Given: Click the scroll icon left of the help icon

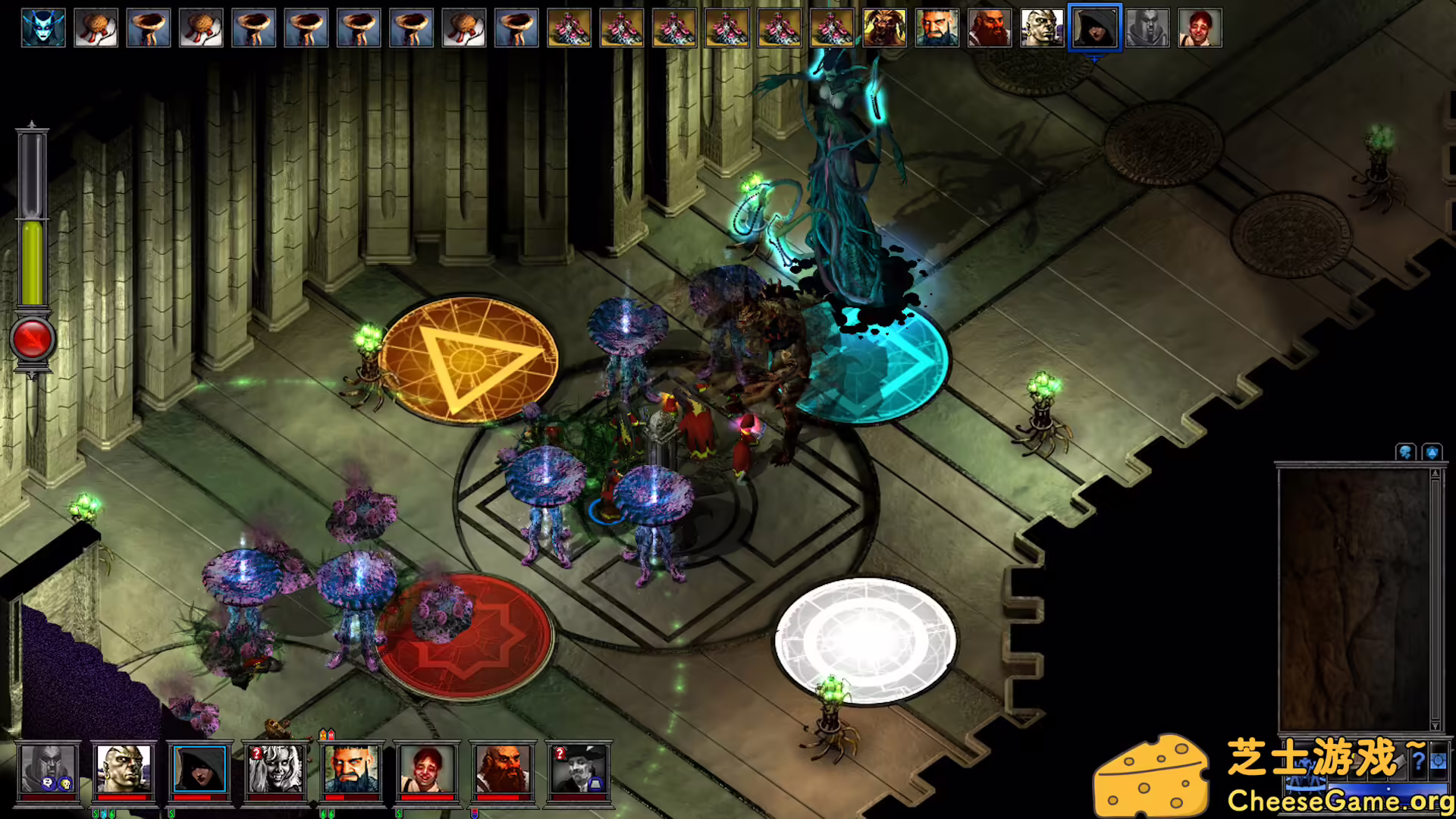Looking at the screenshot, I should [1398, 760].
